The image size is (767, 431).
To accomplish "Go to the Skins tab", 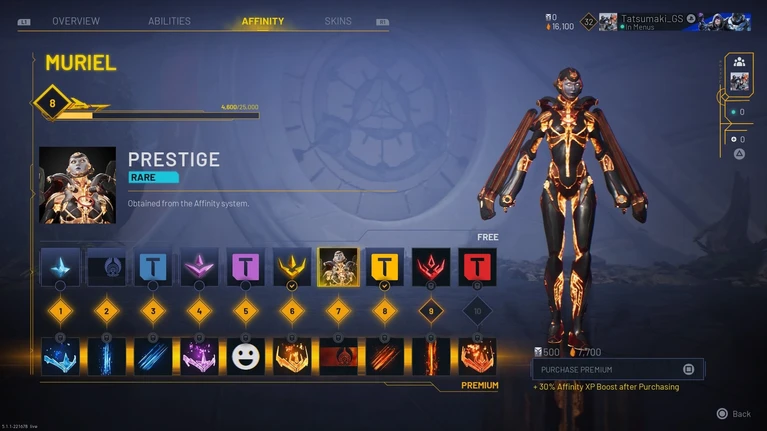I will (338, 21).
